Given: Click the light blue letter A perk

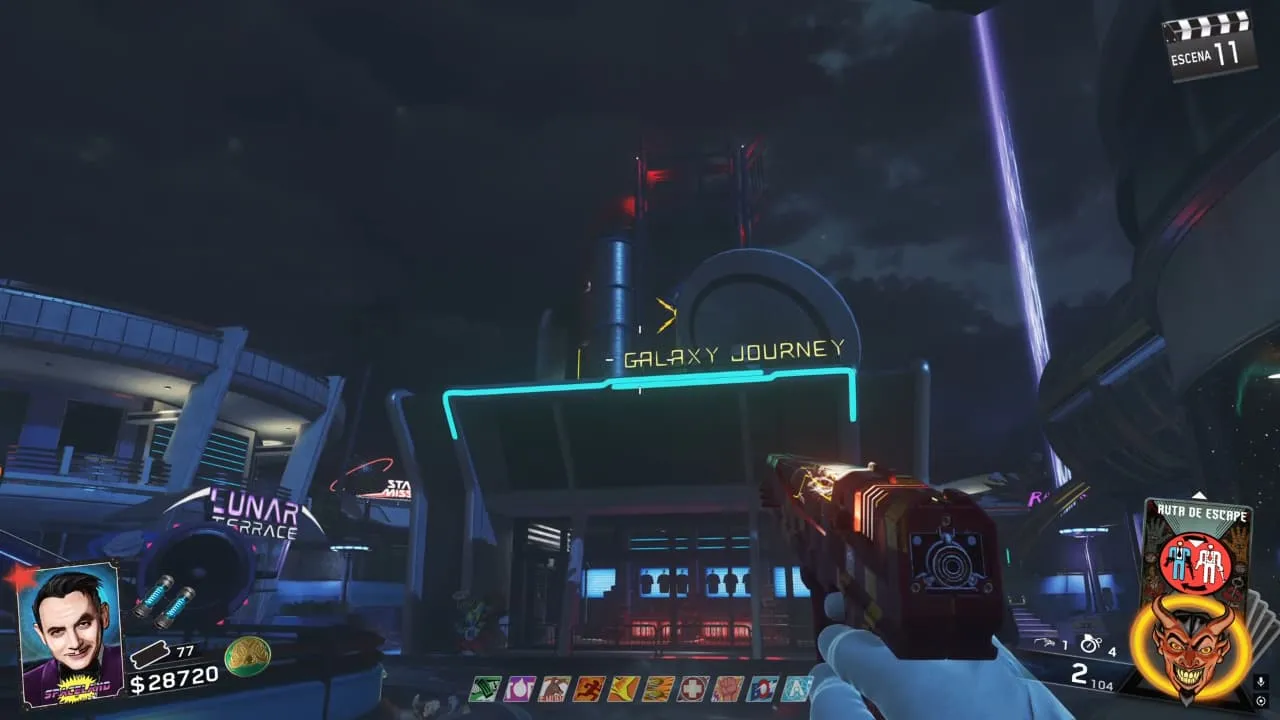Looking at the screenshot, I should pos(796,688).
